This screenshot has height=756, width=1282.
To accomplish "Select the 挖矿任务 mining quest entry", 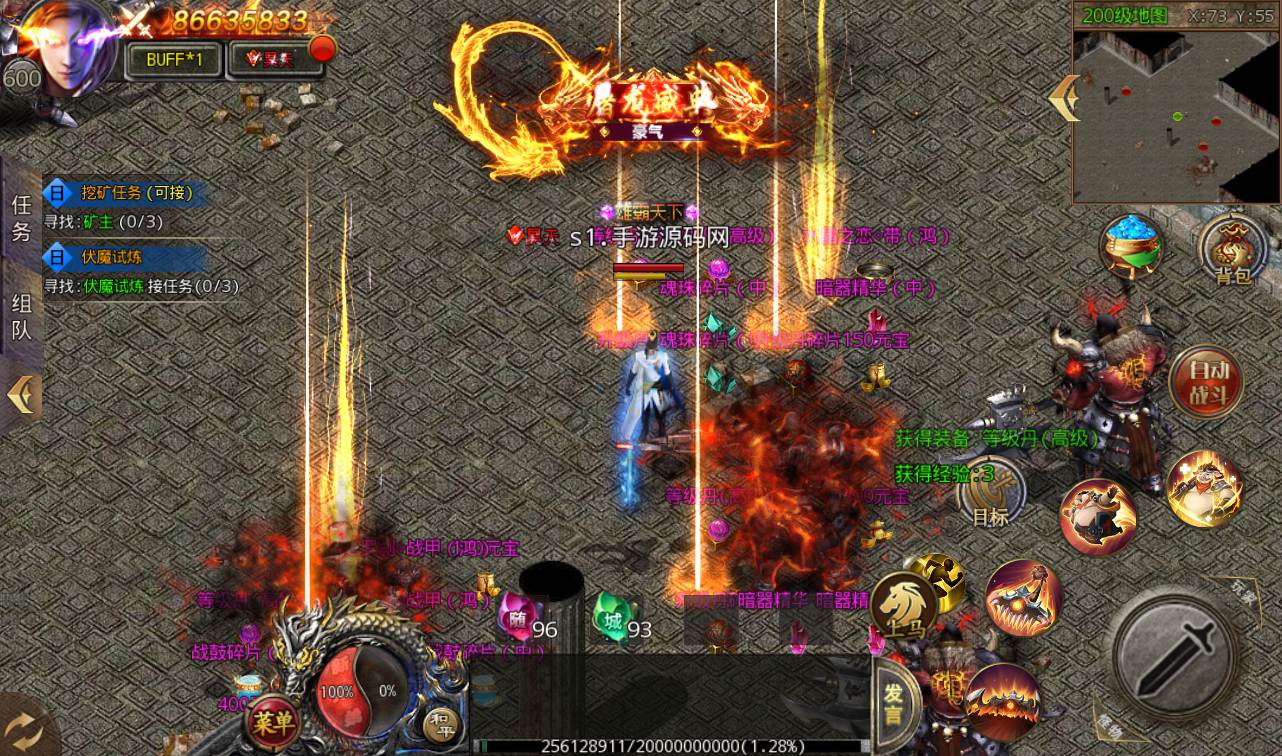I will pyautogui.click(x=127, y=193).
